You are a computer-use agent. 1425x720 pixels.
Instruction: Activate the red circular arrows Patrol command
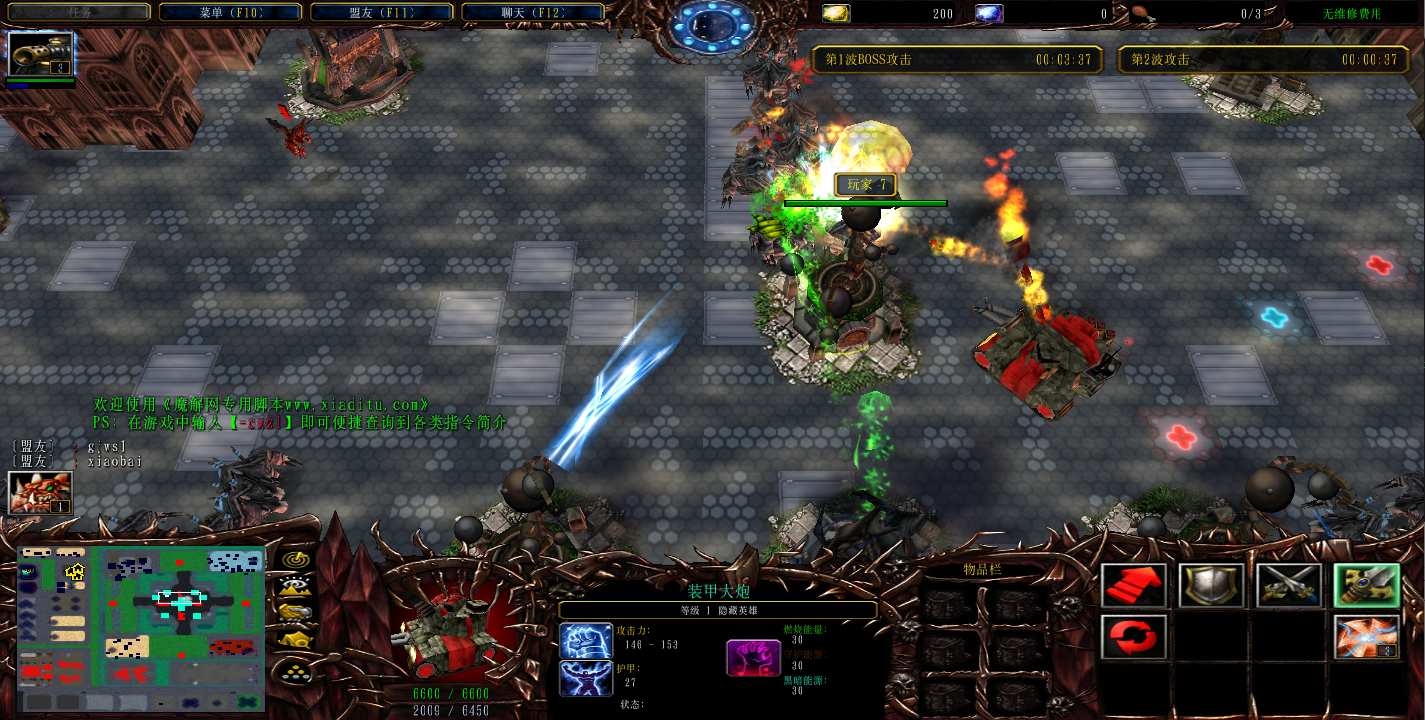point(1134,637)
